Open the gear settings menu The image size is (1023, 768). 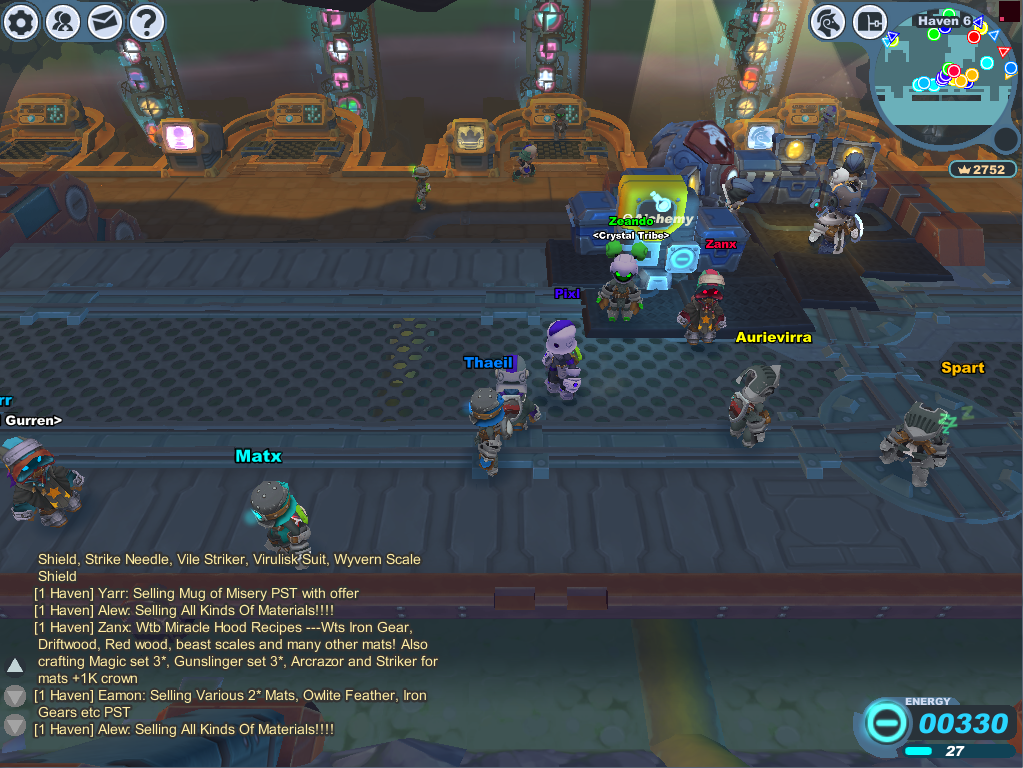pyautogui.click(x=21, y=22)
